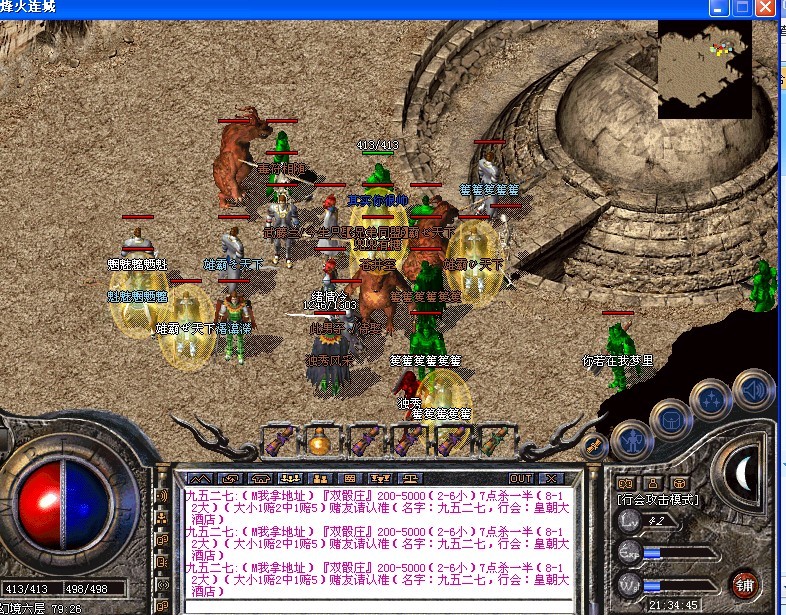Open the red 铺 shop button
This screenshot has width=786, height=615.
[x=745, y=585]
